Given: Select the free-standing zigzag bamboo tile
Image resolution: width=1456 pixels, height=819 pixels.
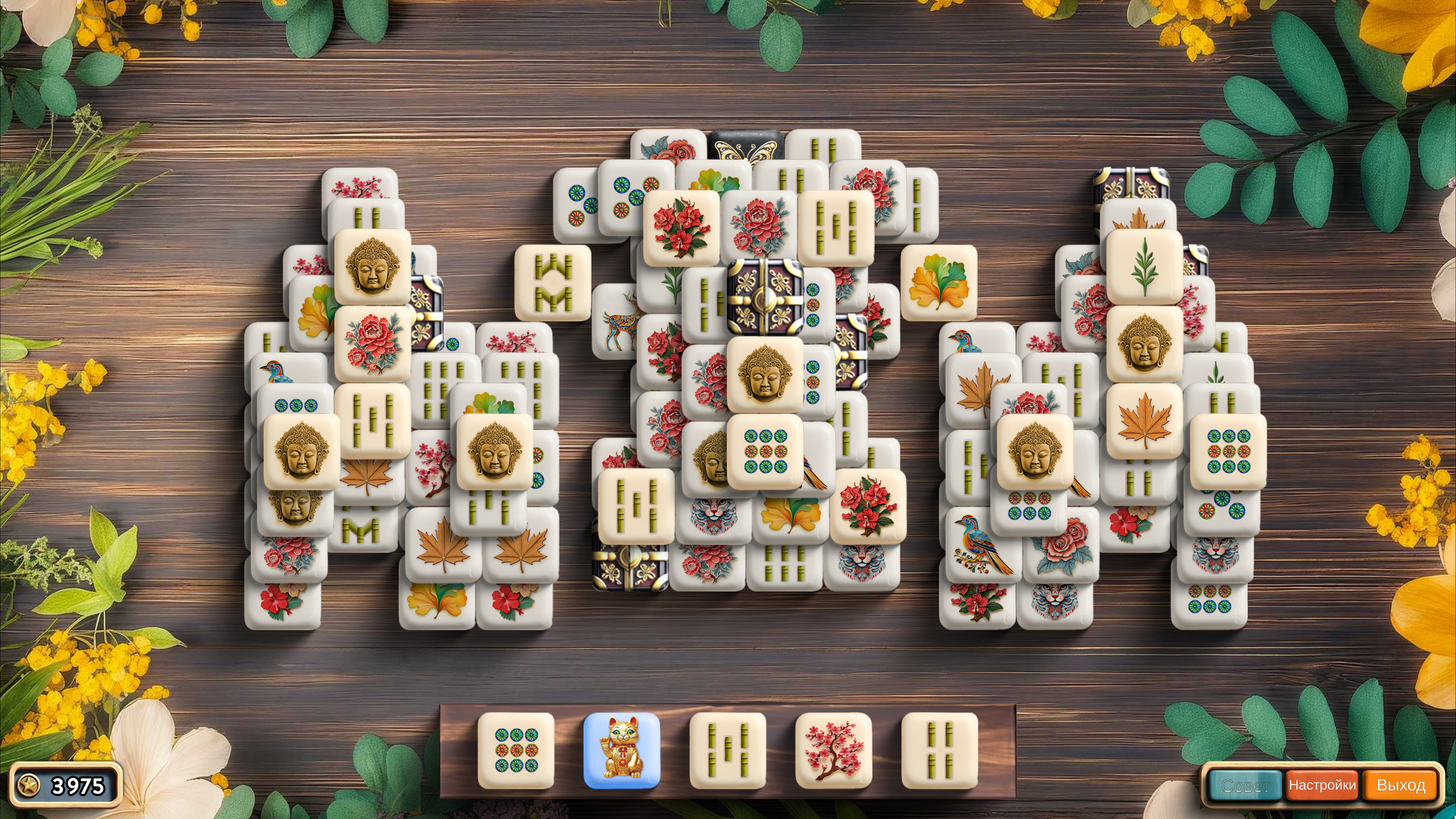Looking at the screenshot, I should point(553,283).
